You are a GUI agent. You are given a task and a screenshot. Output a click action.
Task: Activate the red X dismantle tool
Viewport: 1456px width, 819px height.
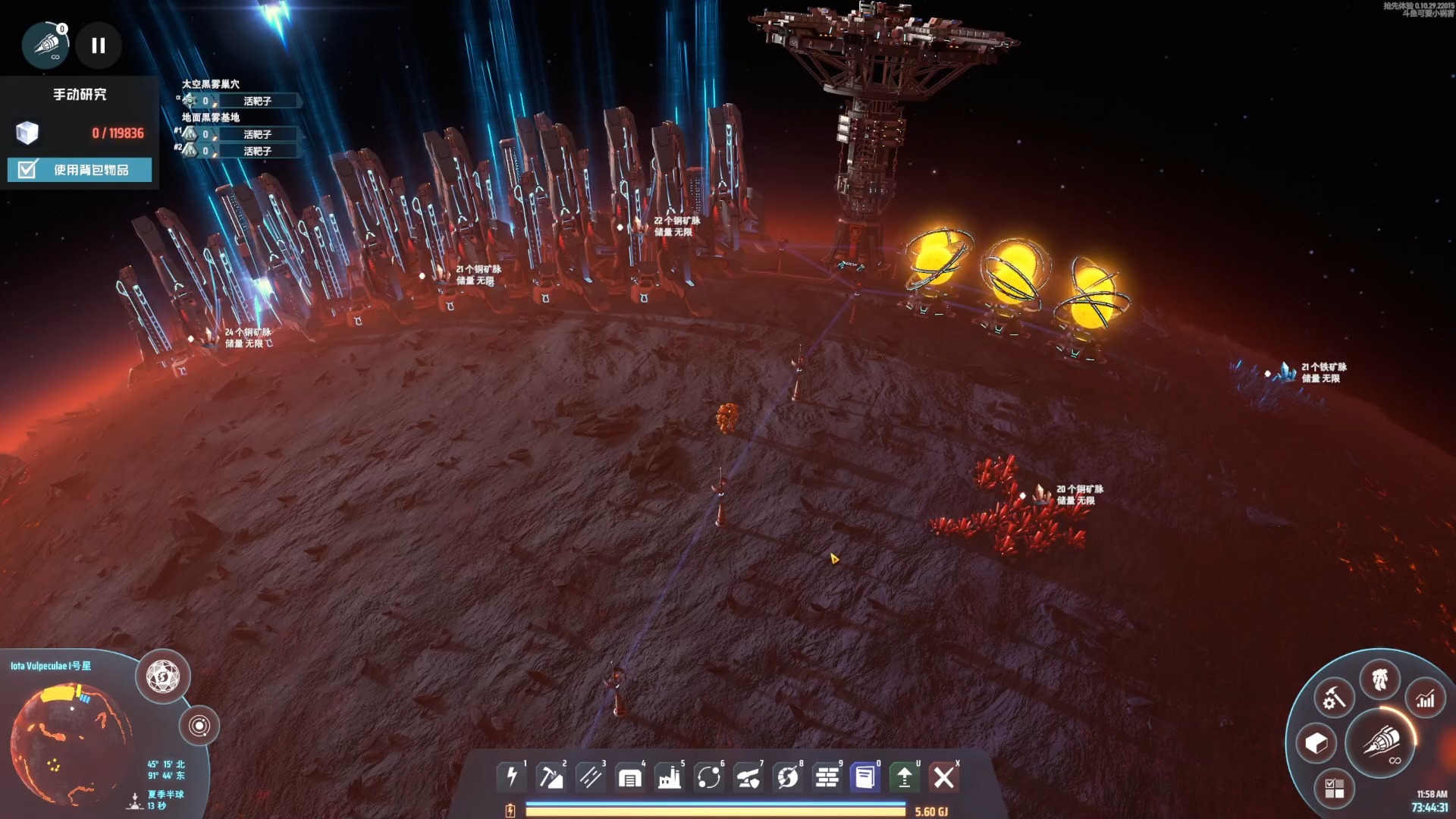click(x=944, y=777)
